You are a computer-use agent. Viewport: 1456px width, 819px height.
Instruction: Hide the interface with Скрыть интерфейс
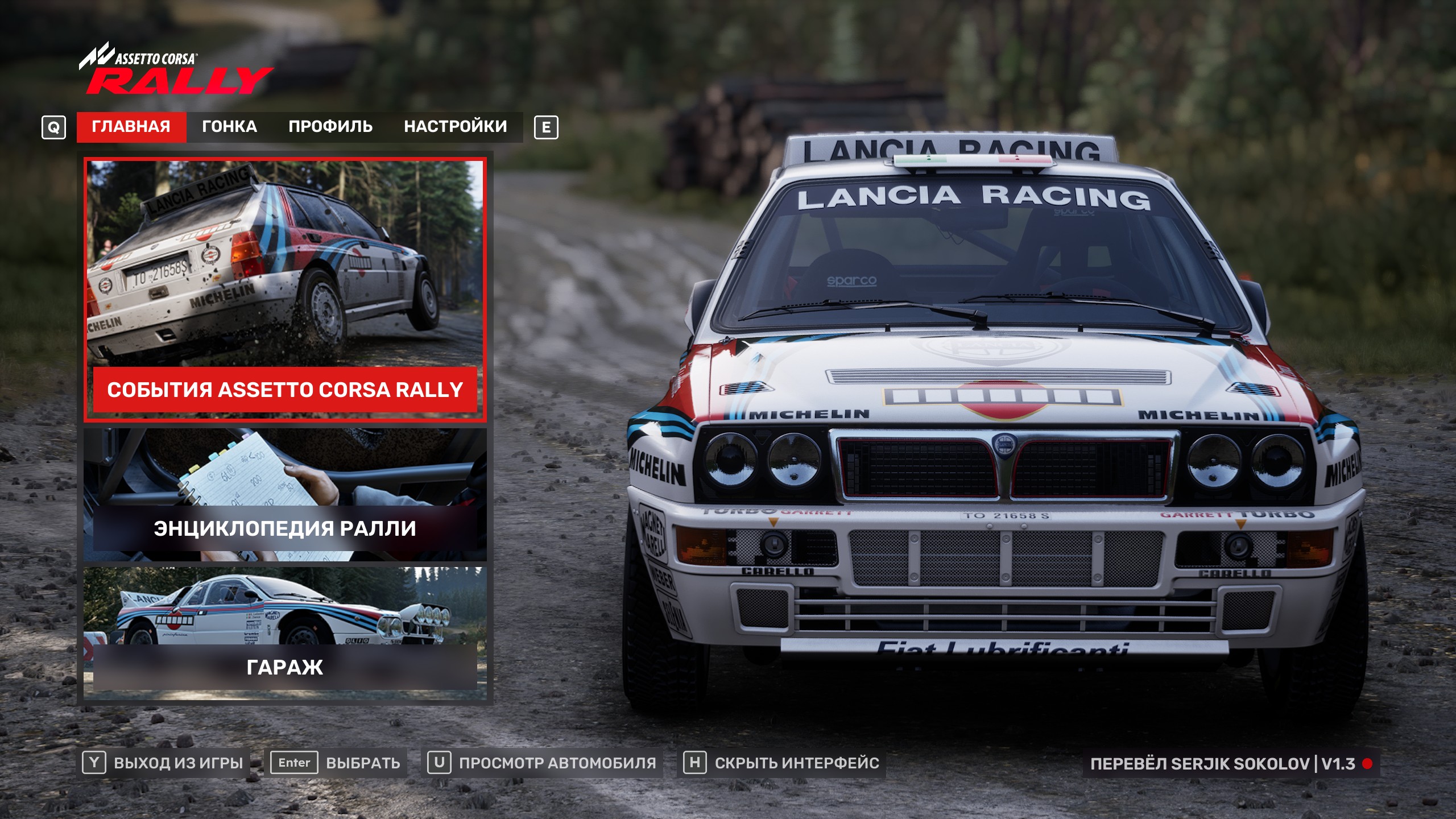[783, 763]
